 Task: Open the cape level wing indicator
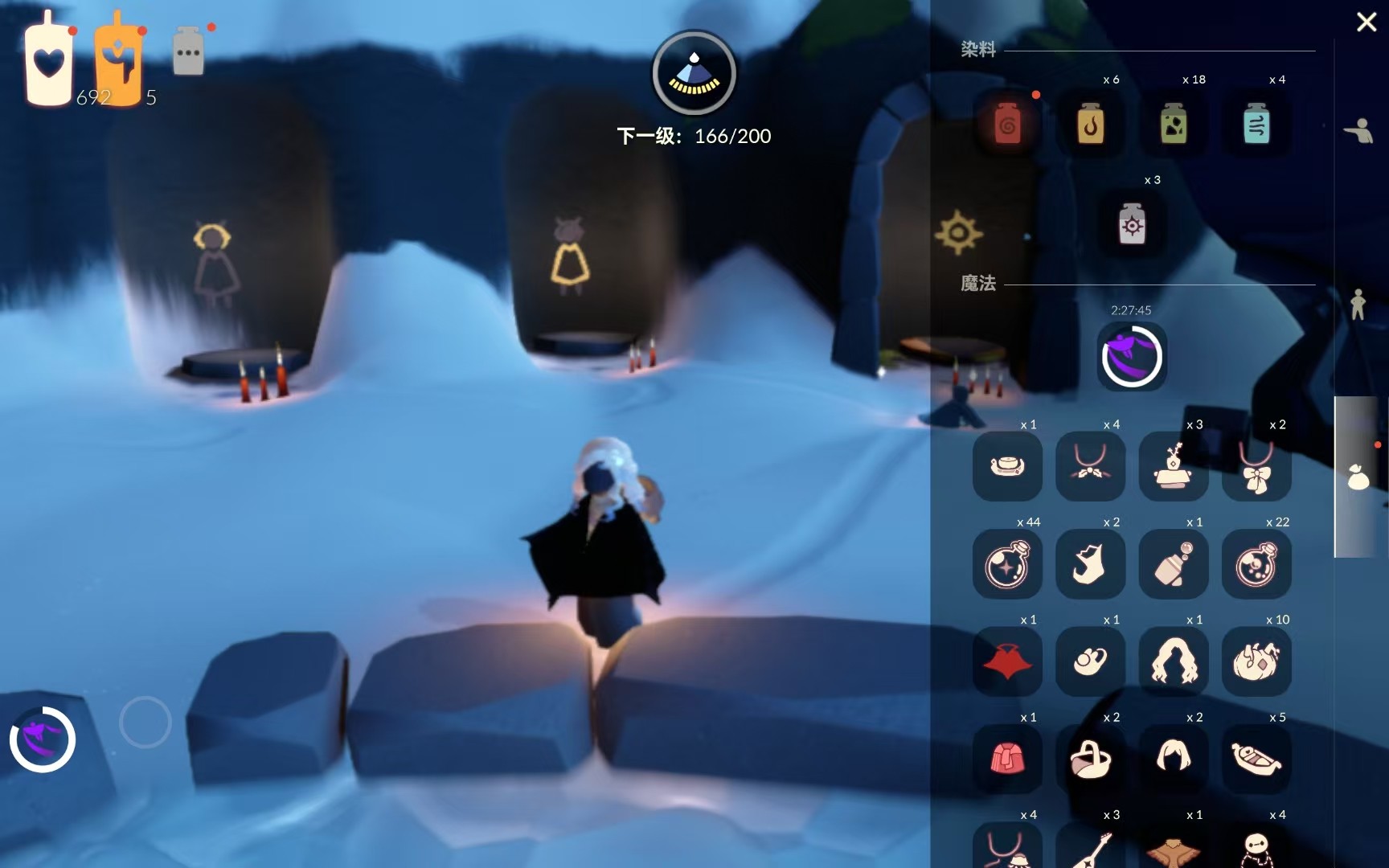[694, 74]
